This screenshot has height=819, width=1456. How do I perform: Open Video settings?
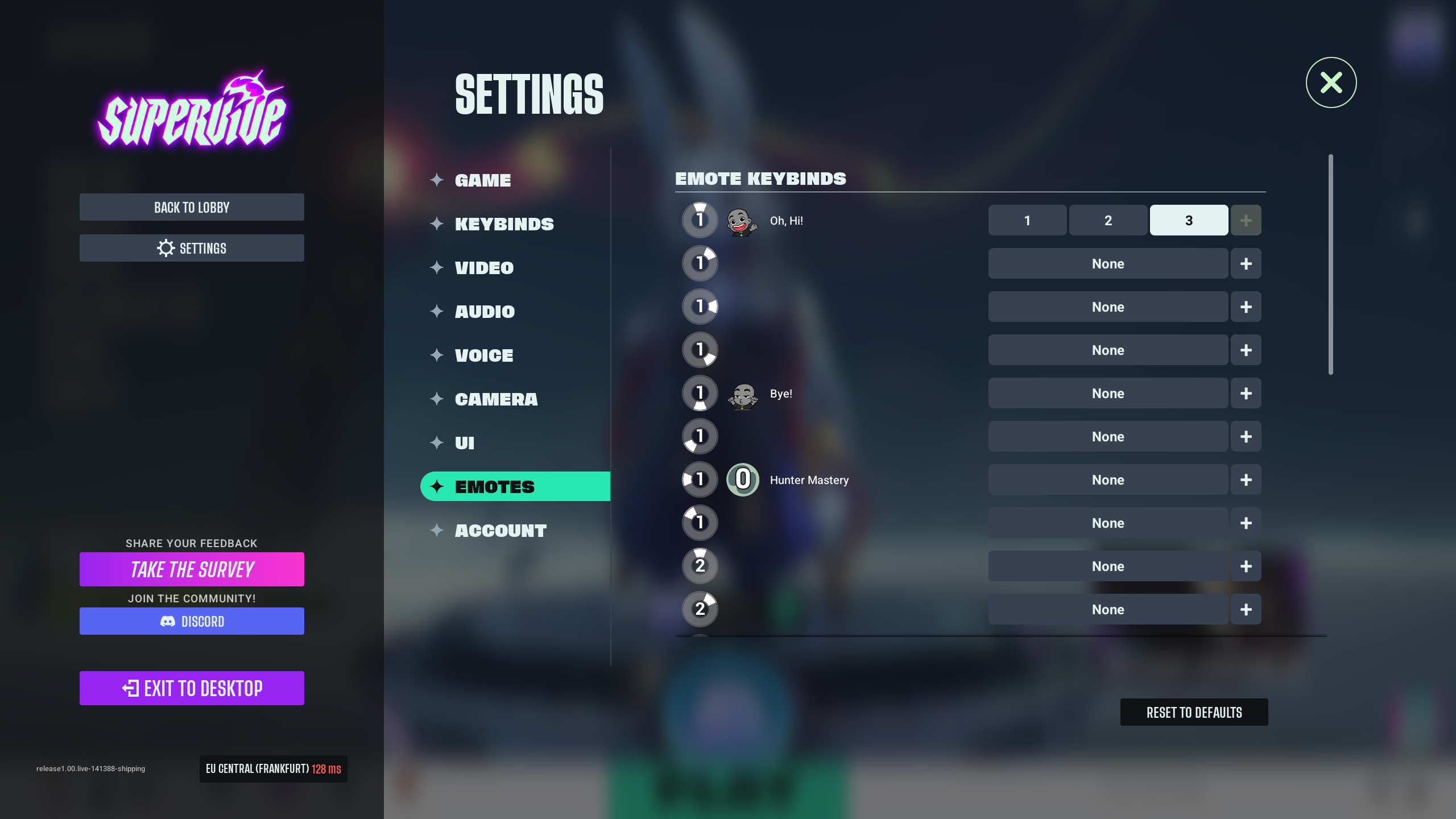pos(484,268)
